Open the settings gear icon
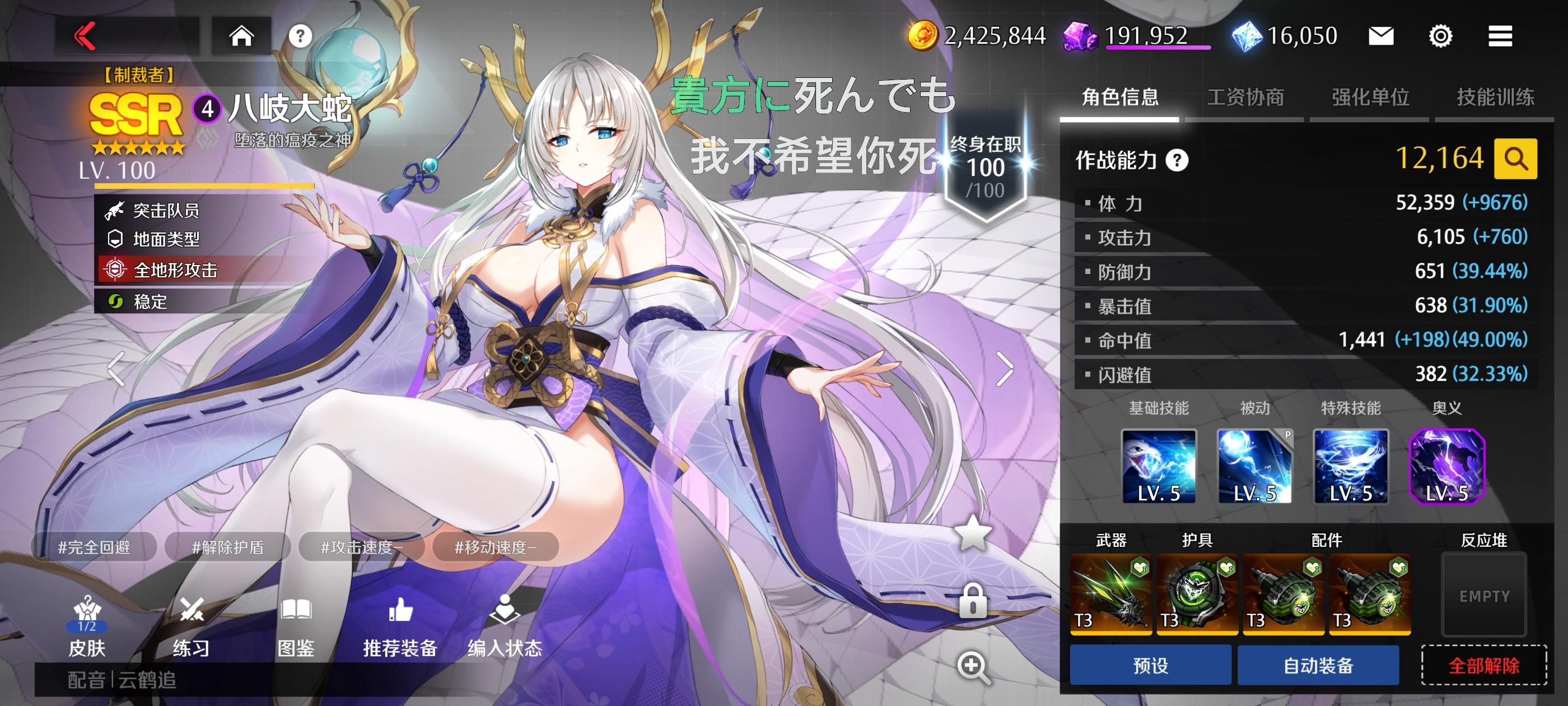The height and width of the screenshot is (706, 1568). pyautogui.click(x=1440, y=35)
